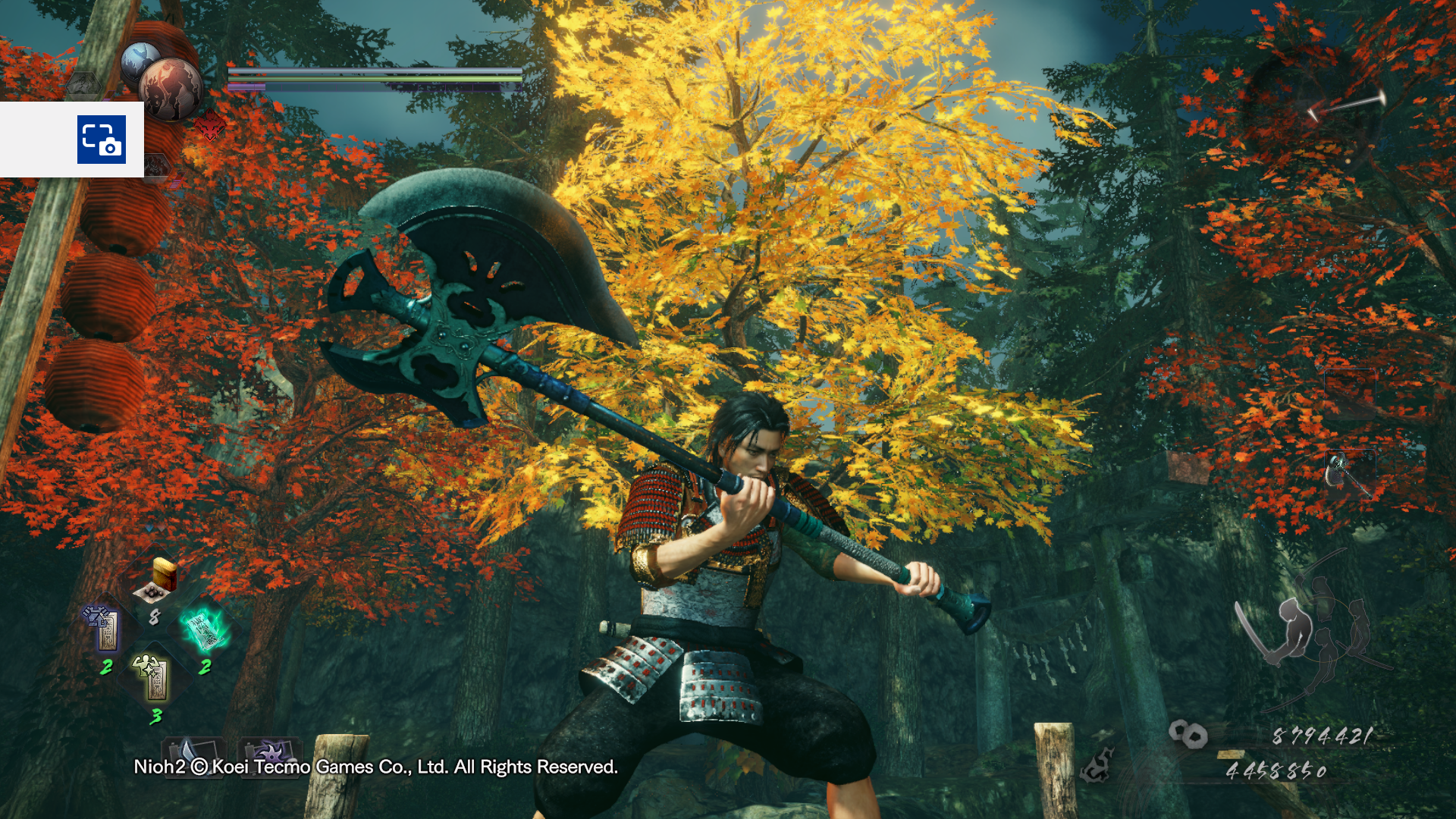Activate the armor talisman shortcut
The width and height of the screenshot is (1456, 819).
pyautogui.click(x=105, y=628)
